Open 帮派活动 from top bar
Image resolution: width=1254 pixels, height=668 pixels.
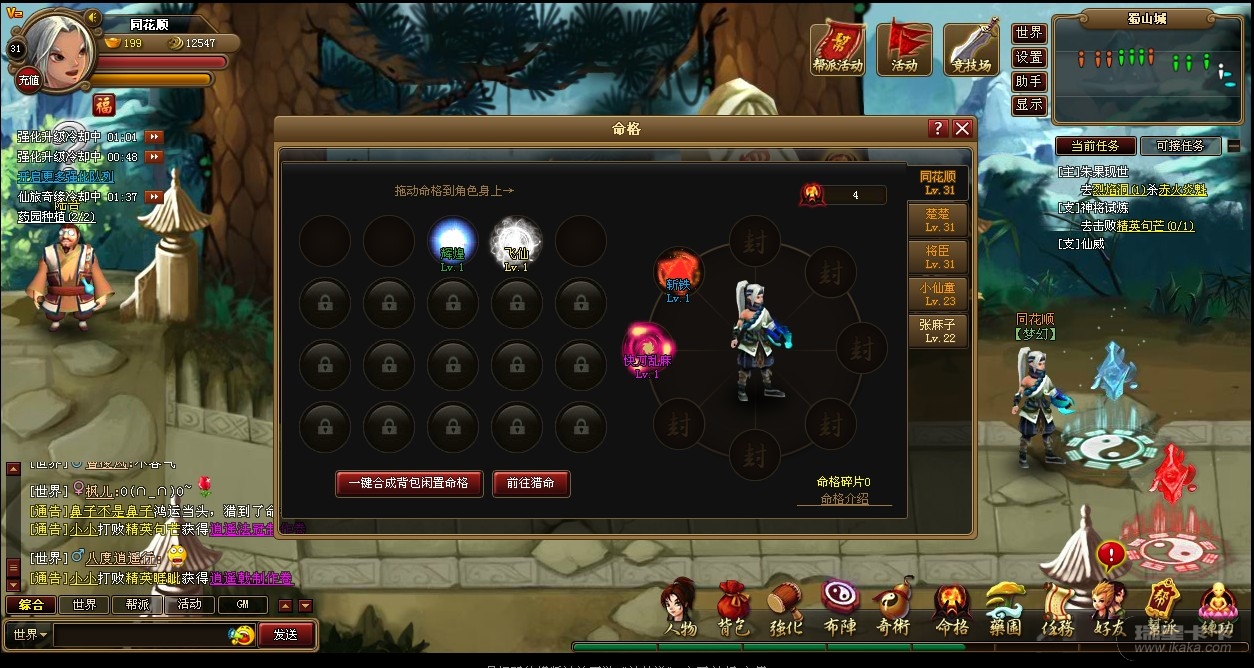tap(837, 49)
